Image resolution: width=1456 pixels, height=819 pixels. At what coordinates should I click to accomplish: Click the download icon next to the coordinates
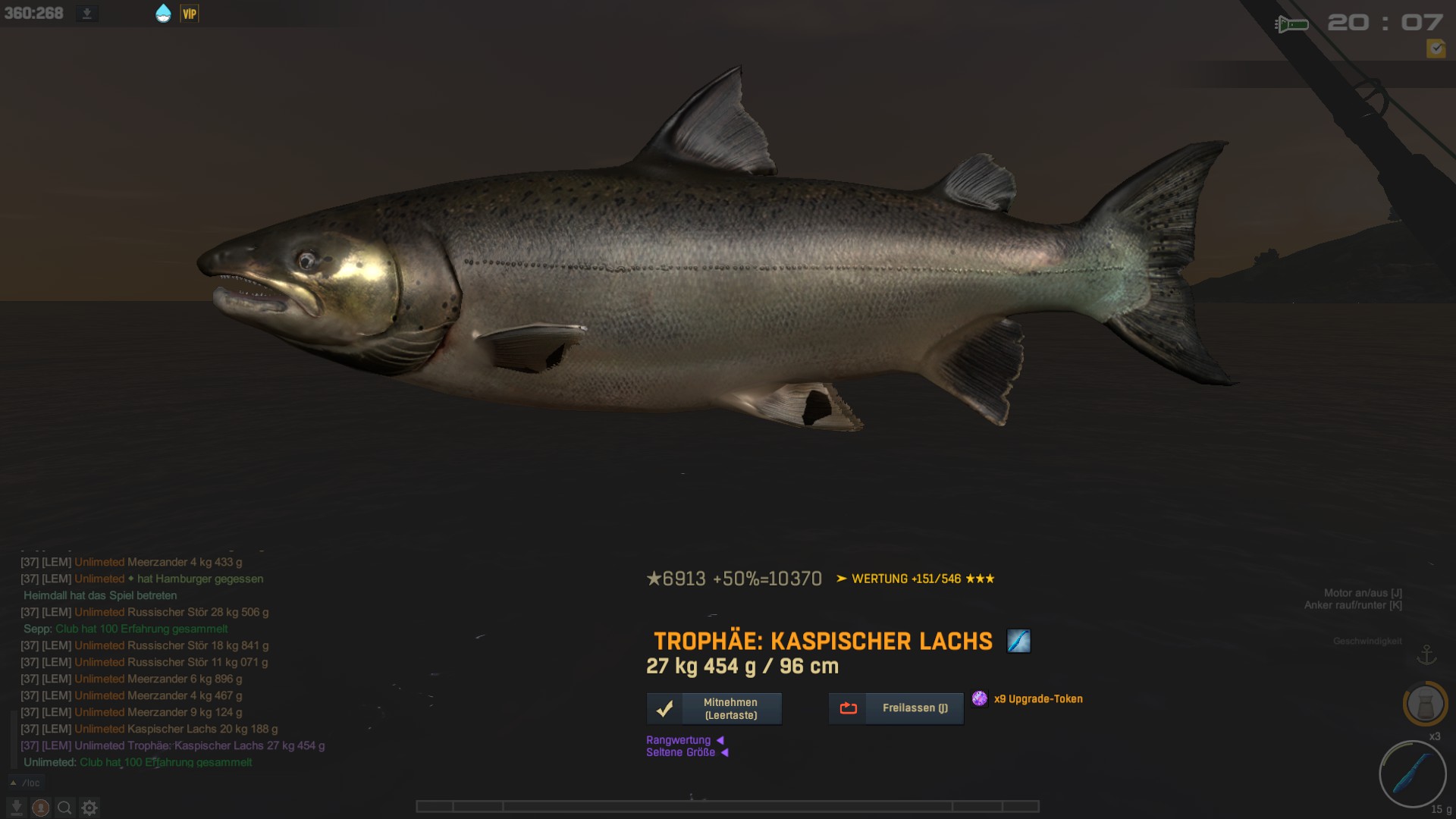(x=87, y=14)
